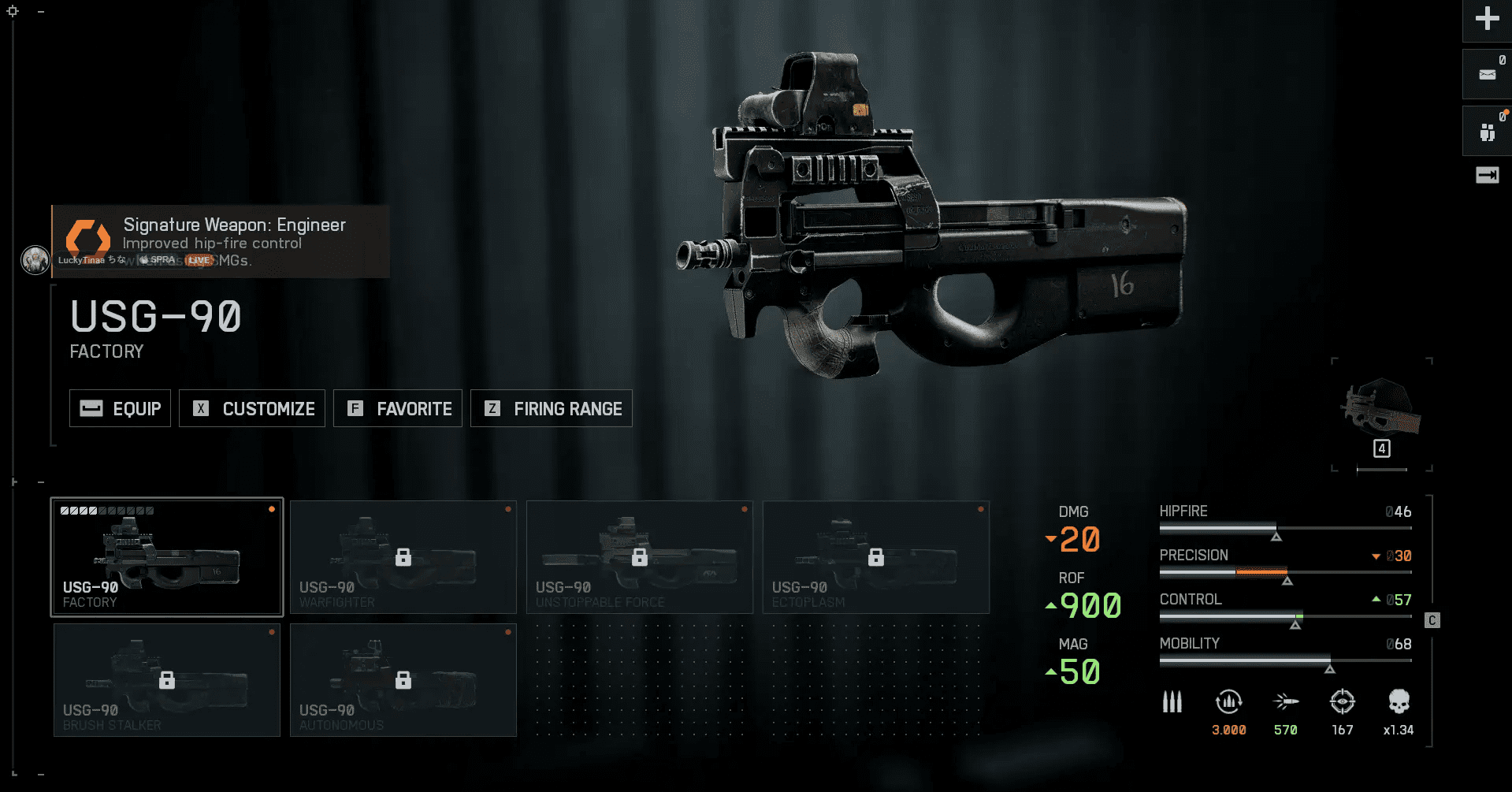This screenshot has height=792, width=1512.
Task: Open the Customize weapon screen
Action: [x=252, y=408]
